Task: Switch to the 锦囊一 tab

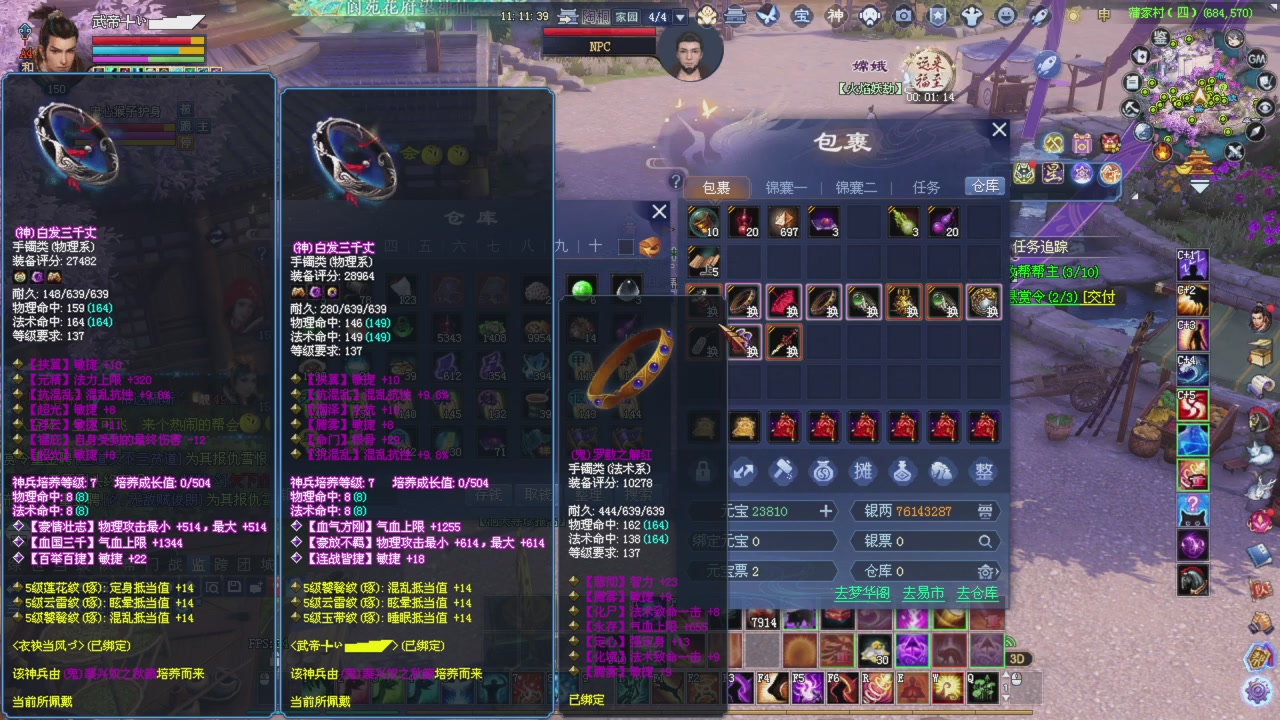Action: pyautogui.click(x=786, y=187)
